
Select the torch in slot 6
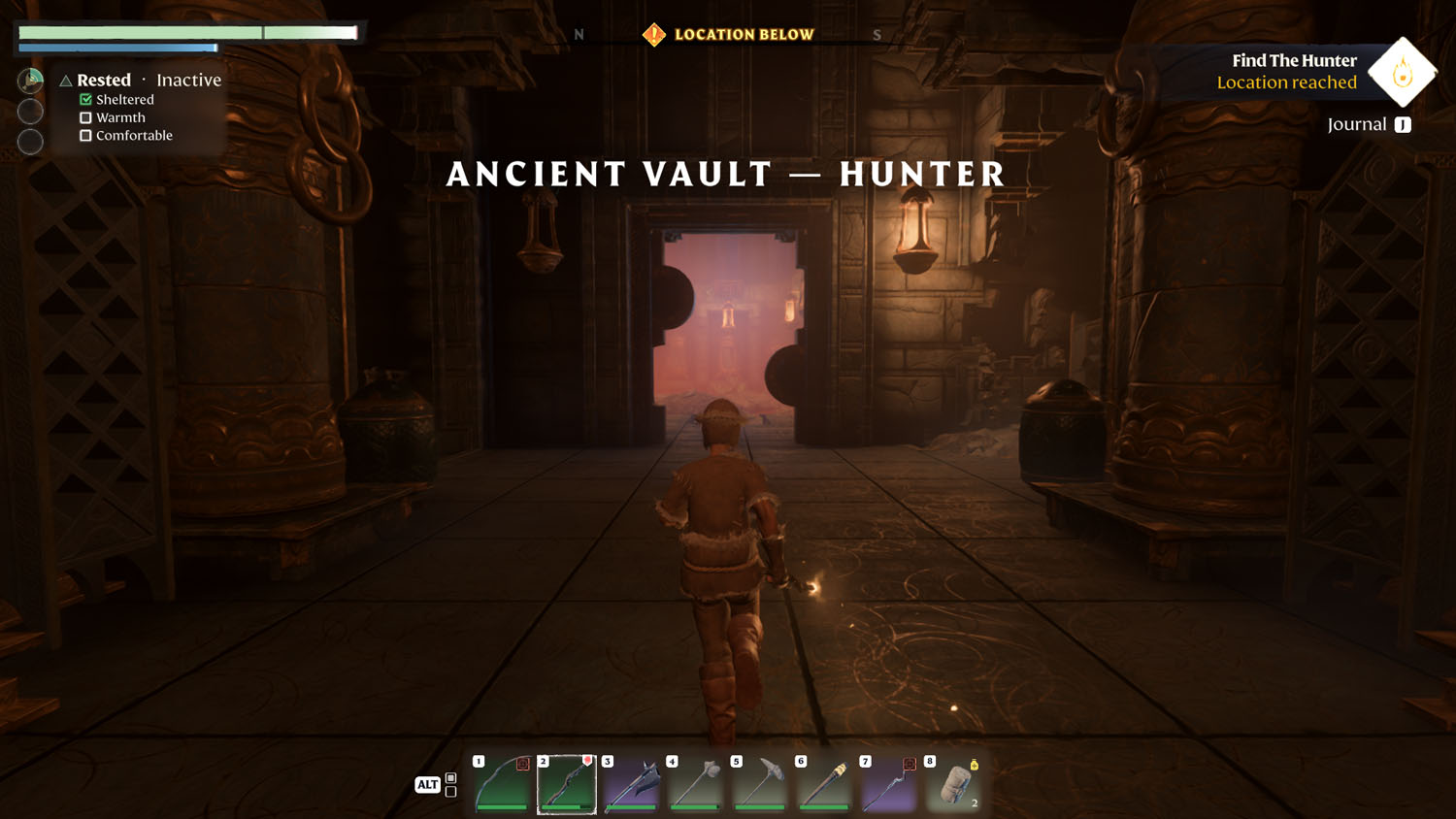tap(824, 784)
